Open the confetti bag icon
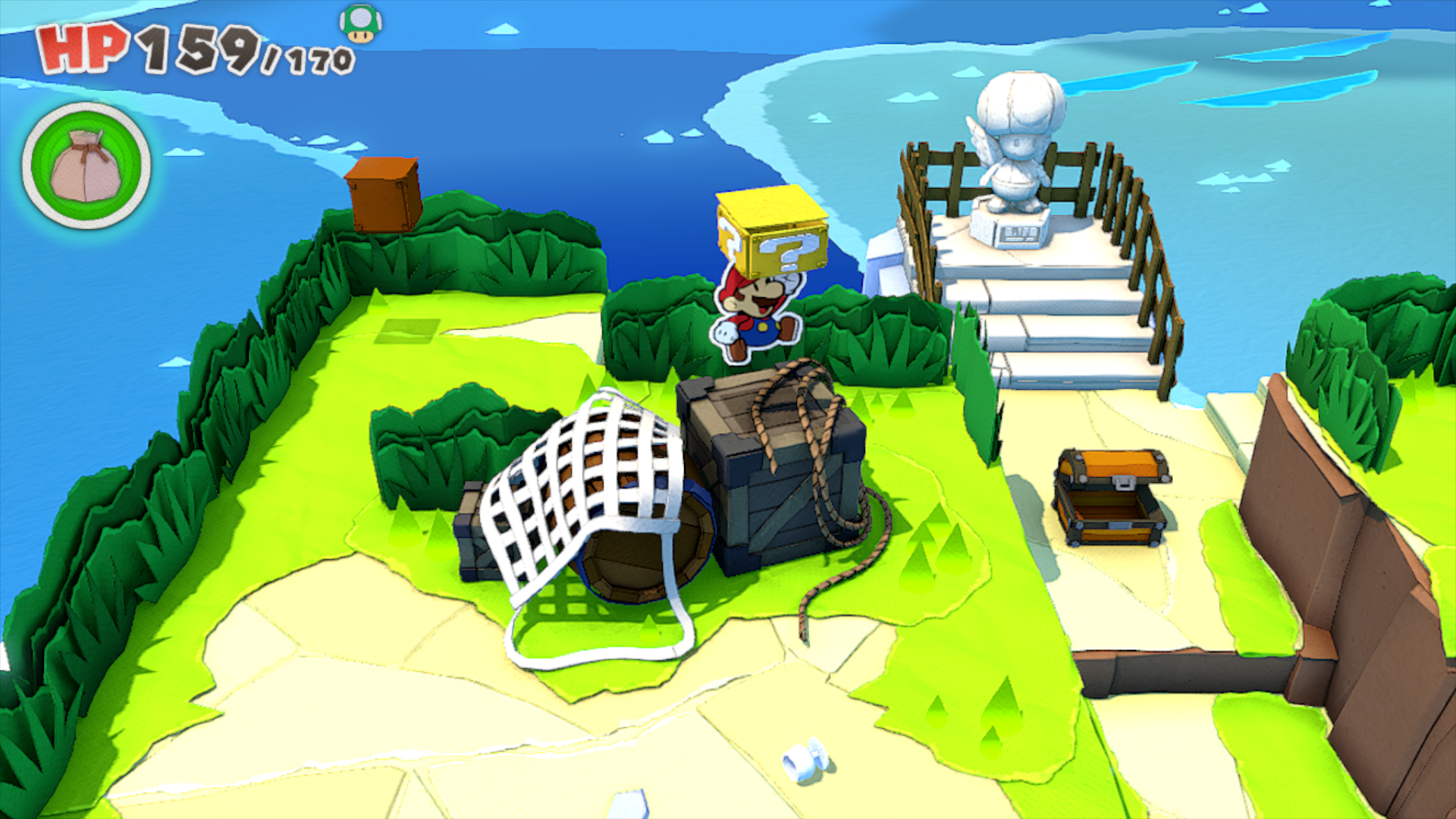 click(86, 166)
